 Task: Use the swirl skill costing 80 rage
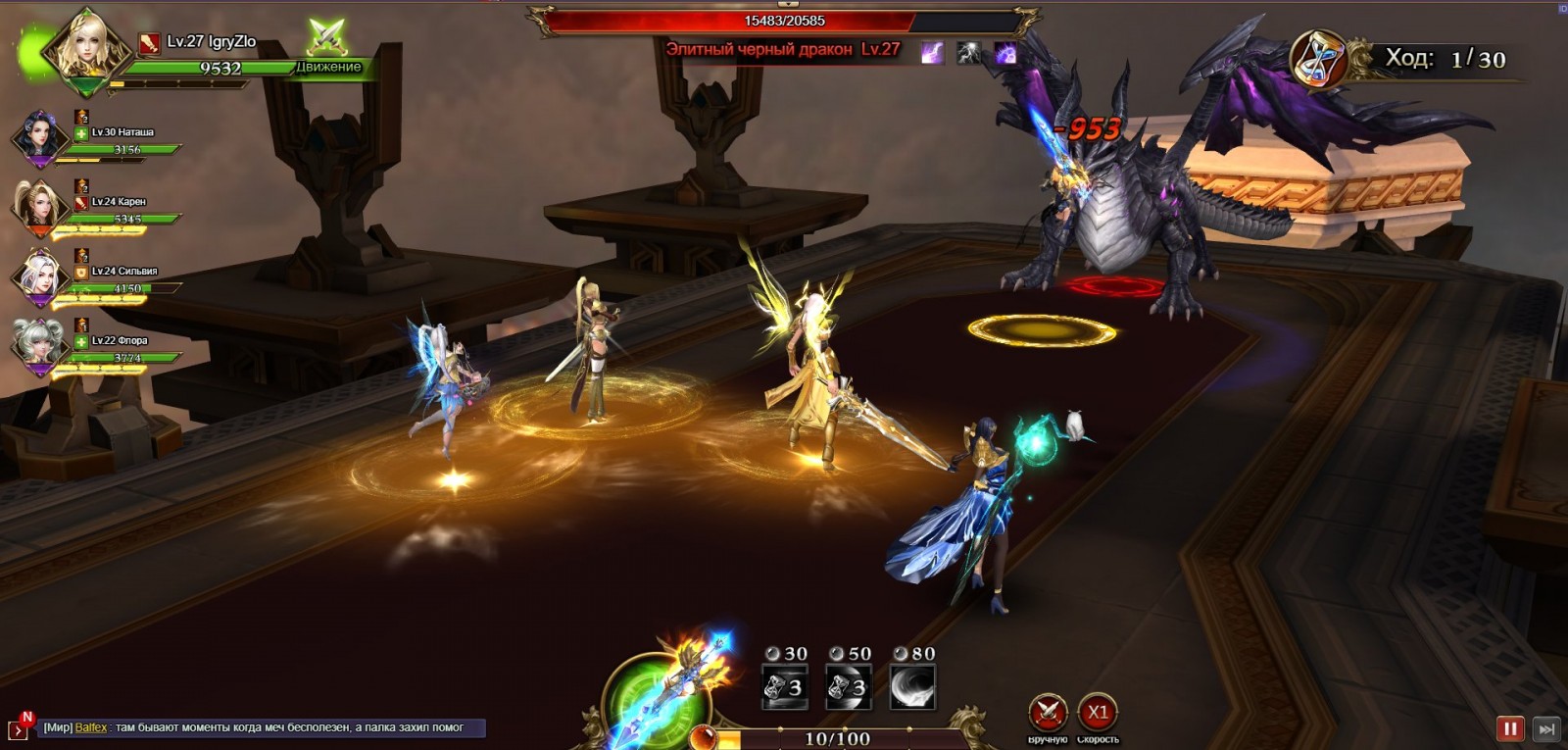912,686
